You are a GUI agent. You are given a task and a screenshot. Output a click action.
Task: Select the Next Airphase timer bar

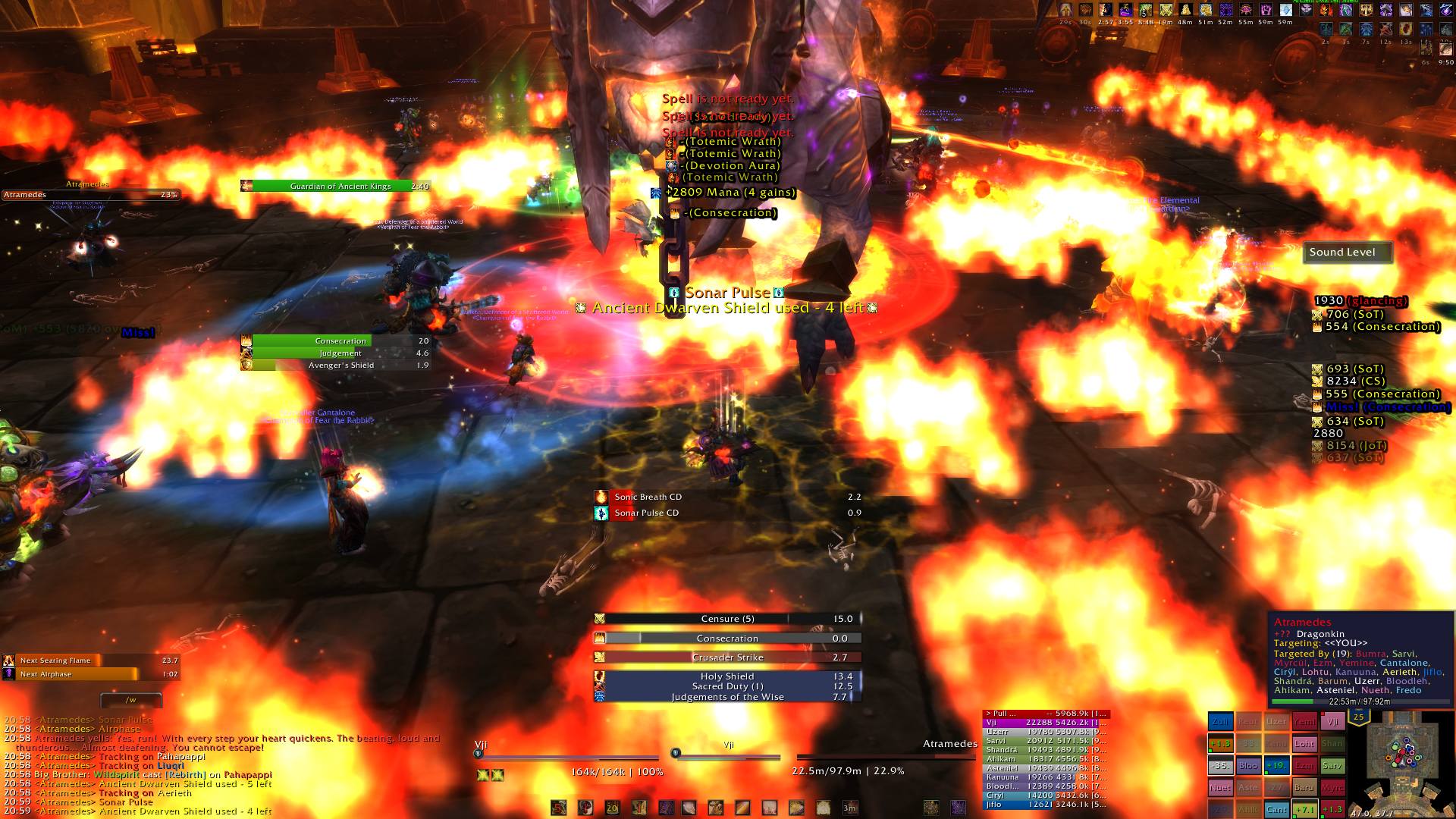coord(90,674)
